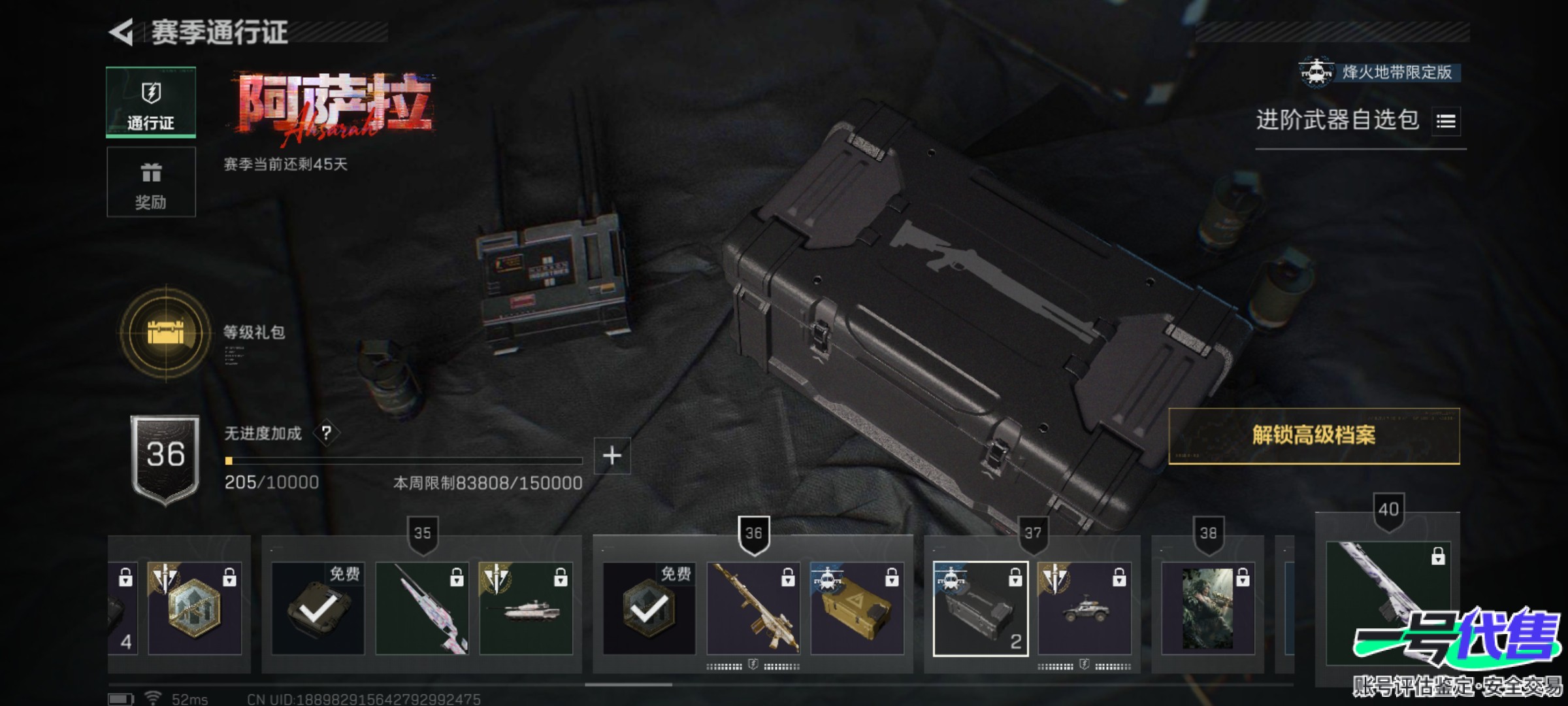This screenshot has width=1568, height=706.
Task: Pick the golden crate reward at level 36
Action: point(857,609)
